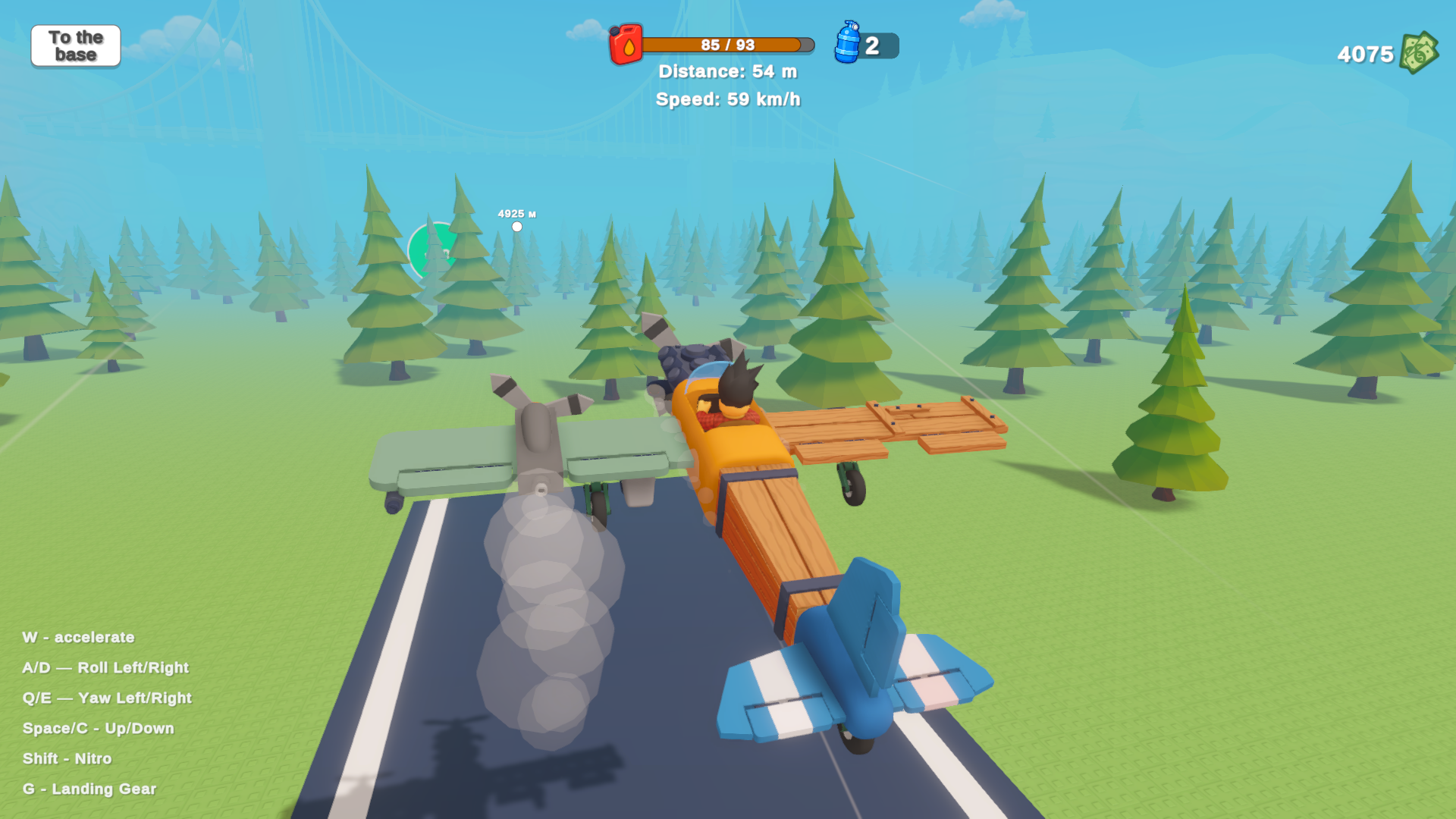Click the grenade icon showing count 2

(864, 45)
